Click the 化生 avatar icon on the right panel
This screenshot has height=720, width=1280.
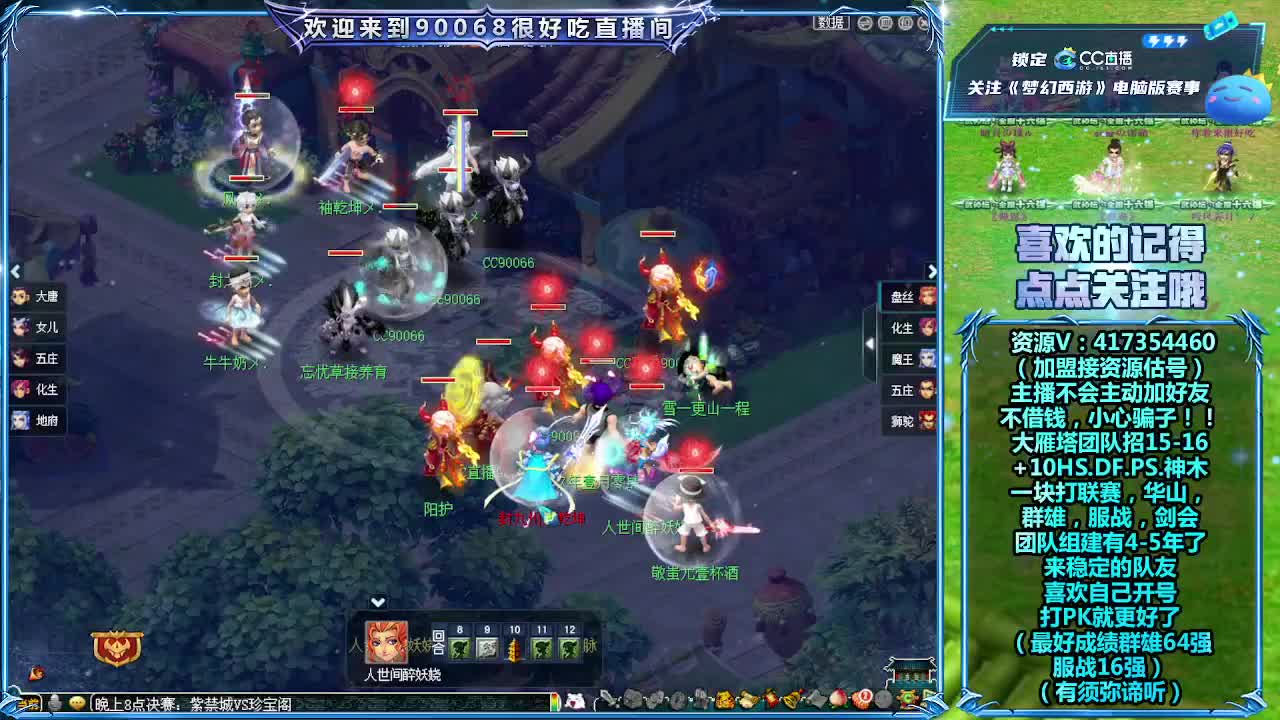(928, 327)
